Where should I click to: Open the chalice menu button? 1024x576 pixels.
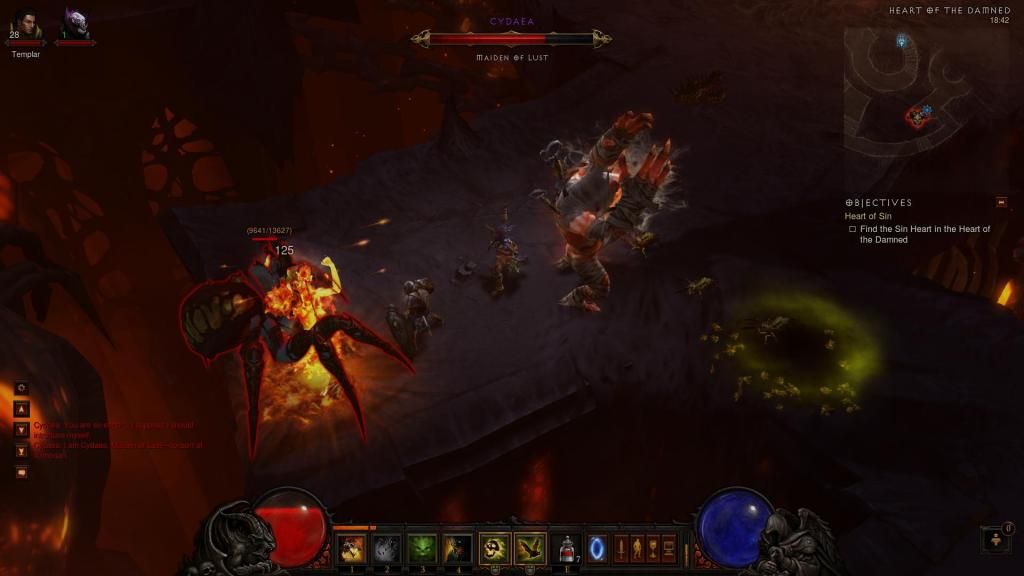point(653,549)
